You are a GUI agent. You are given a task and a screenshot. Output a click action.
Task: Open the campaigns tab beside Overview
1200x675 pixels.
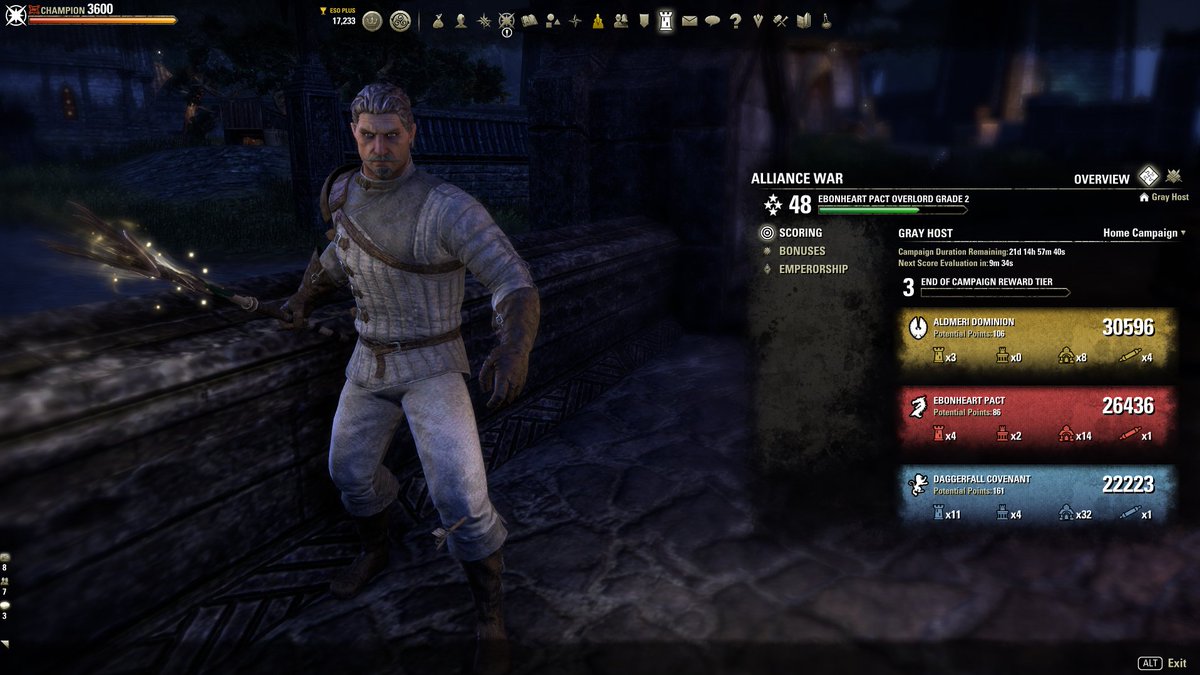click(1174, 177)
